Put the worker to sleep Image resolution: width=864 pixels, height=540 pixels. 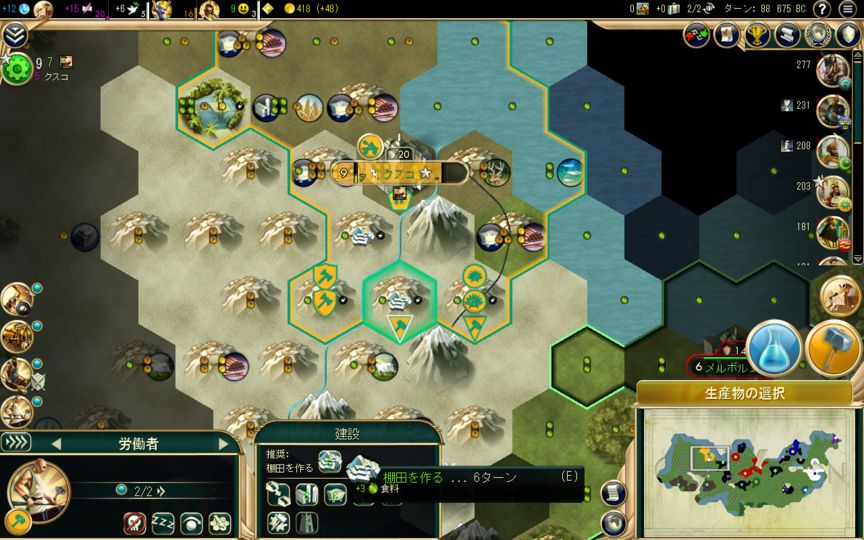(163, 522)
